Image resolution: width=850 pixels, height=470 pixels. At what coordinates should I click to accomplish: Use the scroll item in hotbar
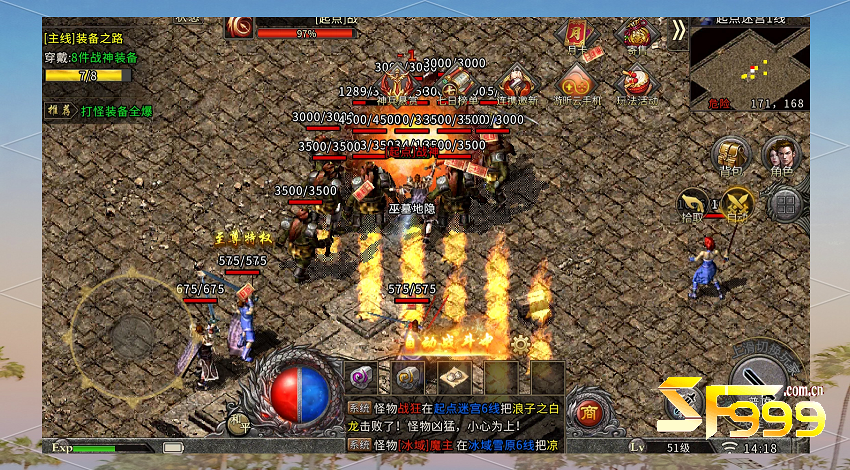[454, 377]
